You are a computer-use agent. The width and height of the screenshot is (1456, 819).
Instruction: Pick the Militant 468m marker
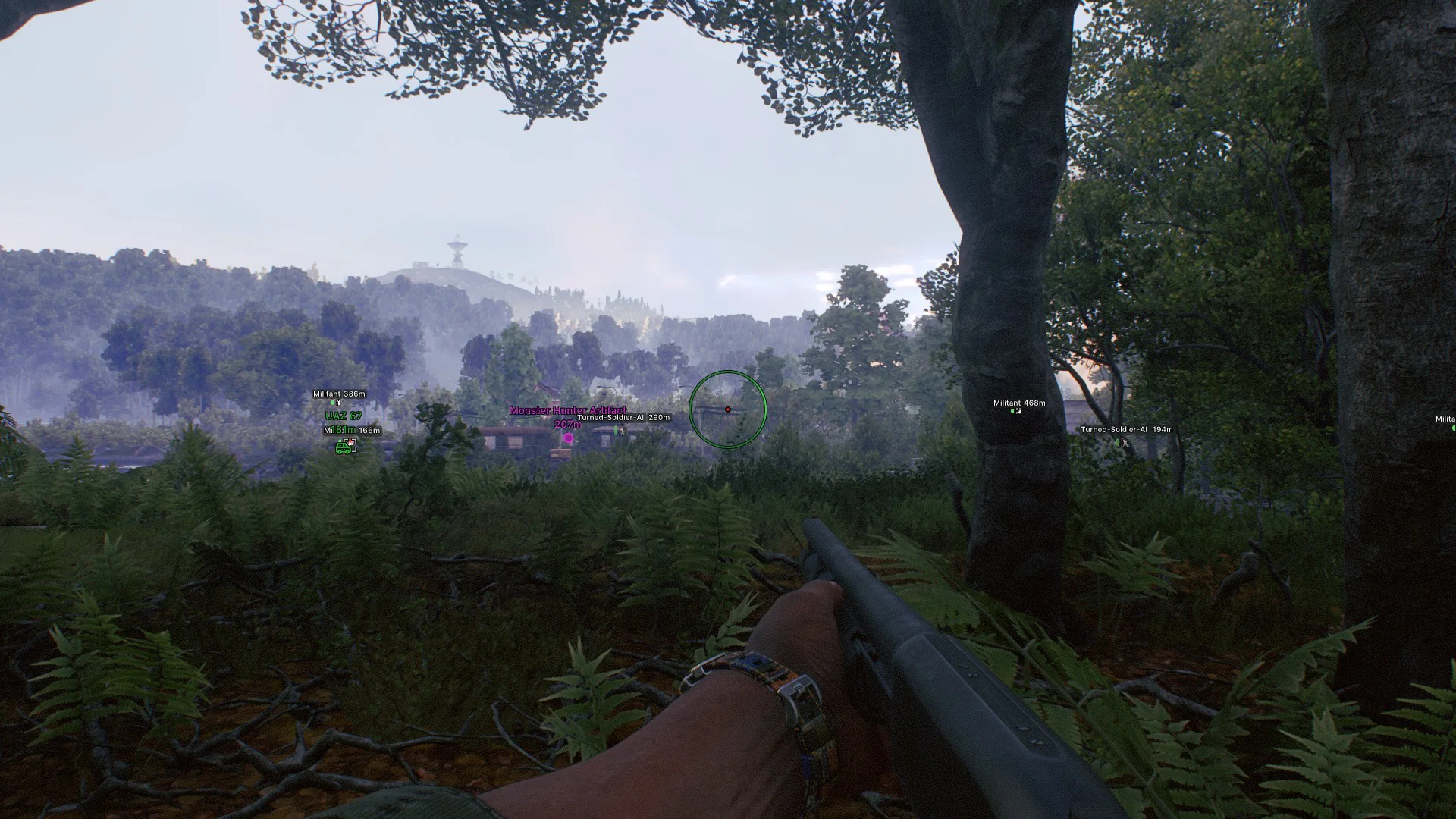(x=1018, y=403)
